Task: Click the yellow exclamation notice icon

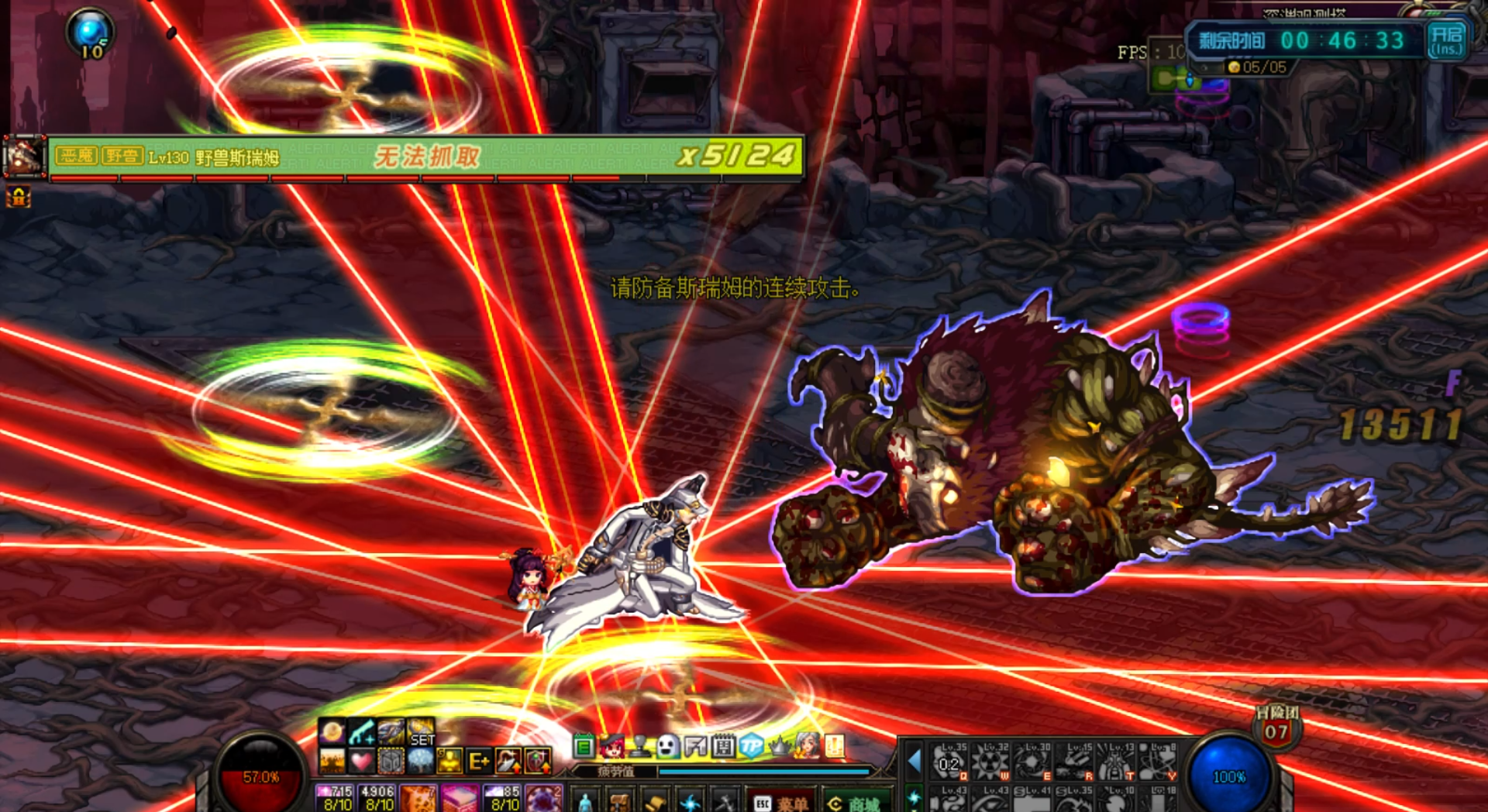Action: (835, 746)
